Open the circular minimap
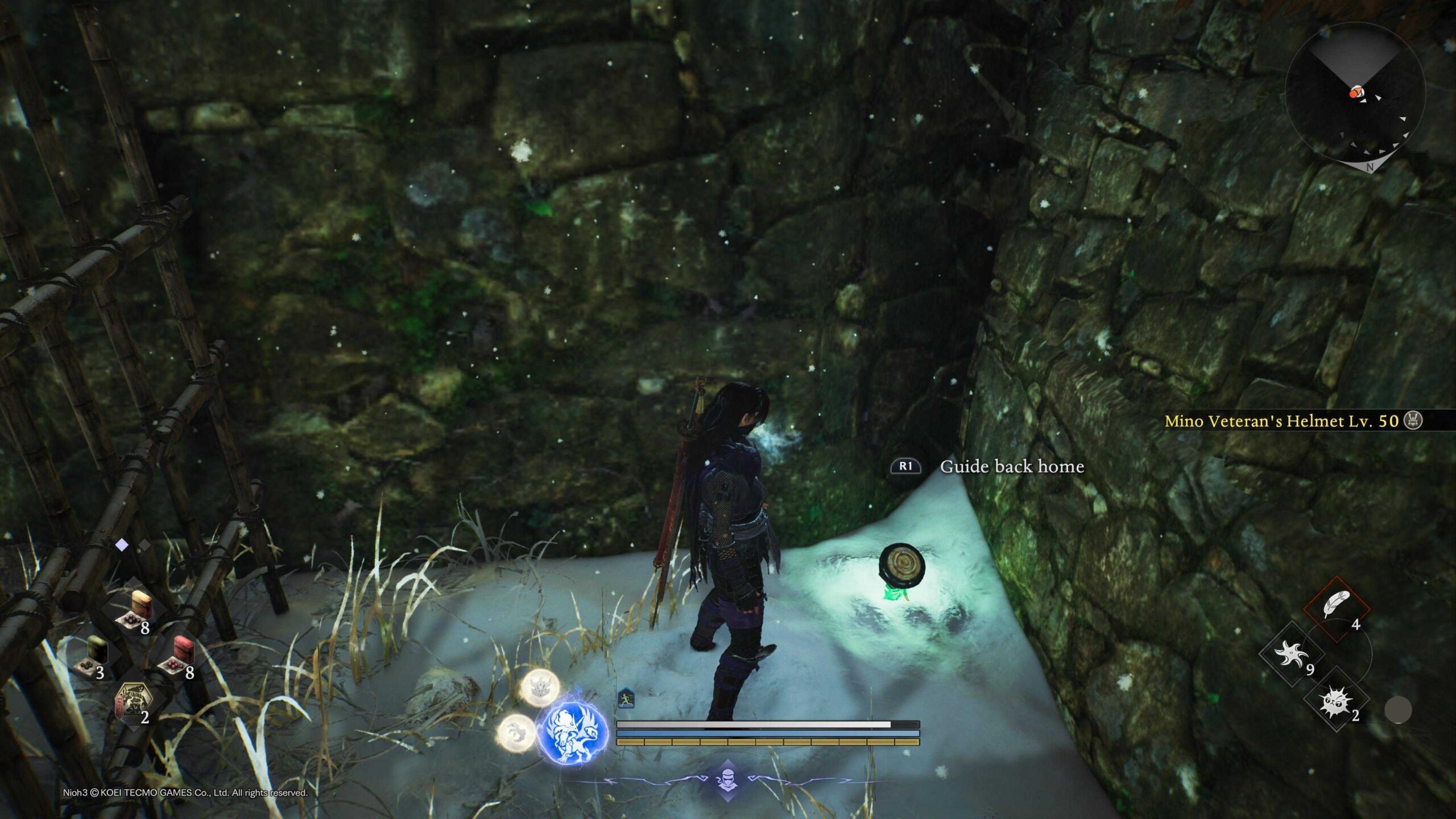 pos(1354,92)
